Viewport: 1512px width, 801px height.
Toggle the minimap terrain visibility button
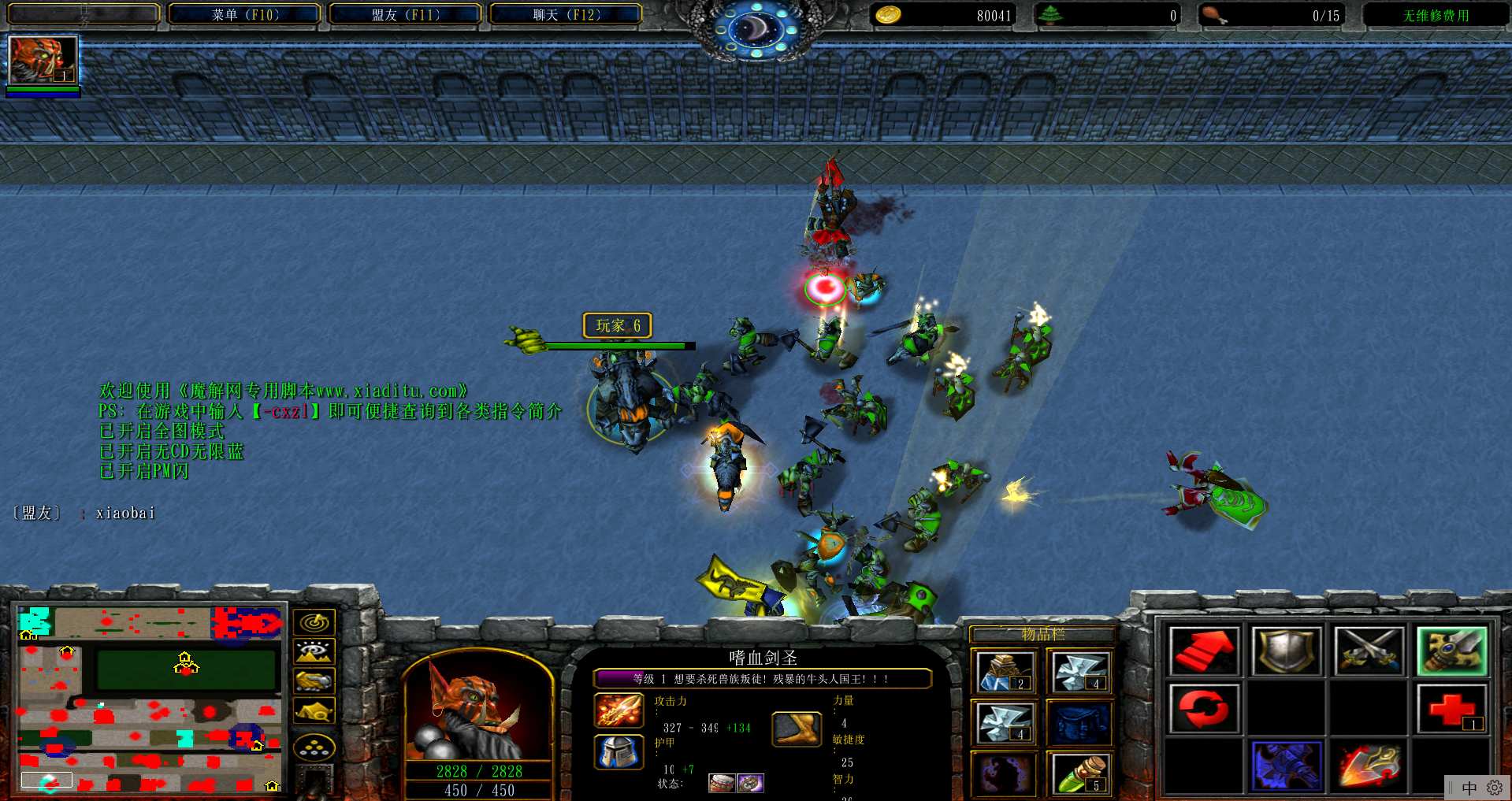point(314,651)
